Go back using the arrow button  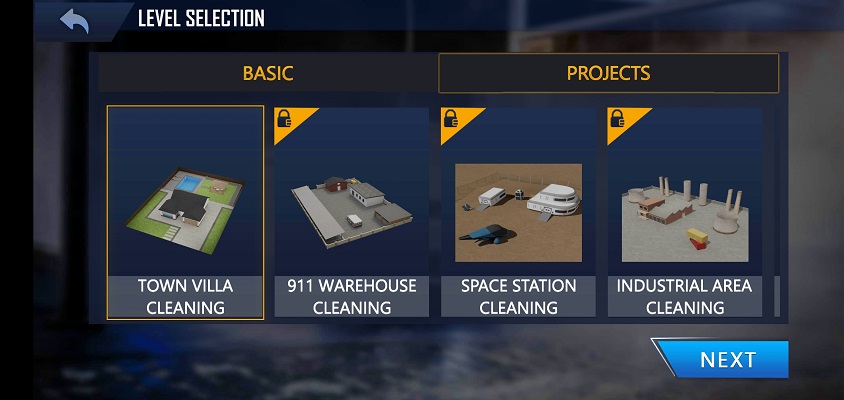(74, 19)
